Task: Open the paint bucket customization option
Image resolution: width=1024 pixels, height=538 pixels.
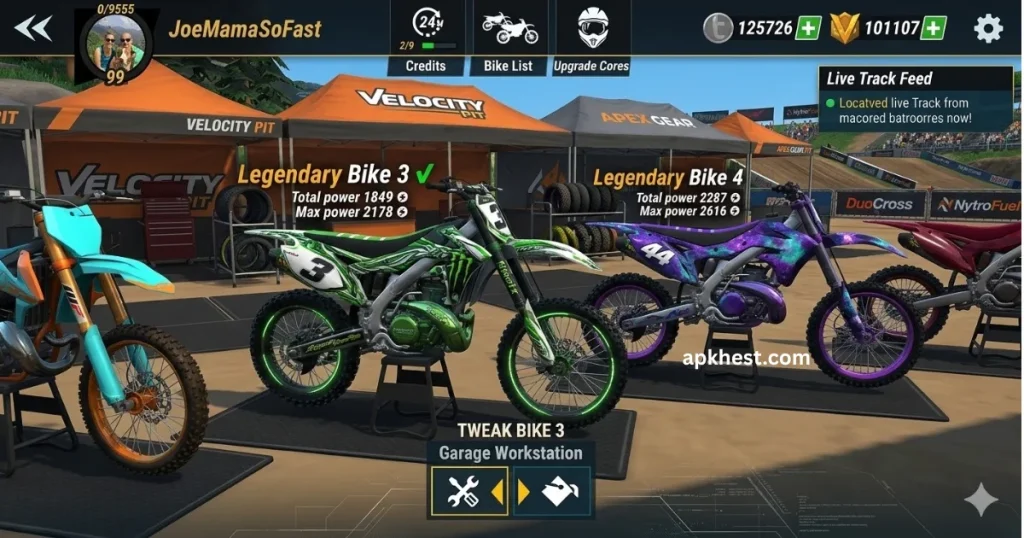Action: (x=558, y=492)
